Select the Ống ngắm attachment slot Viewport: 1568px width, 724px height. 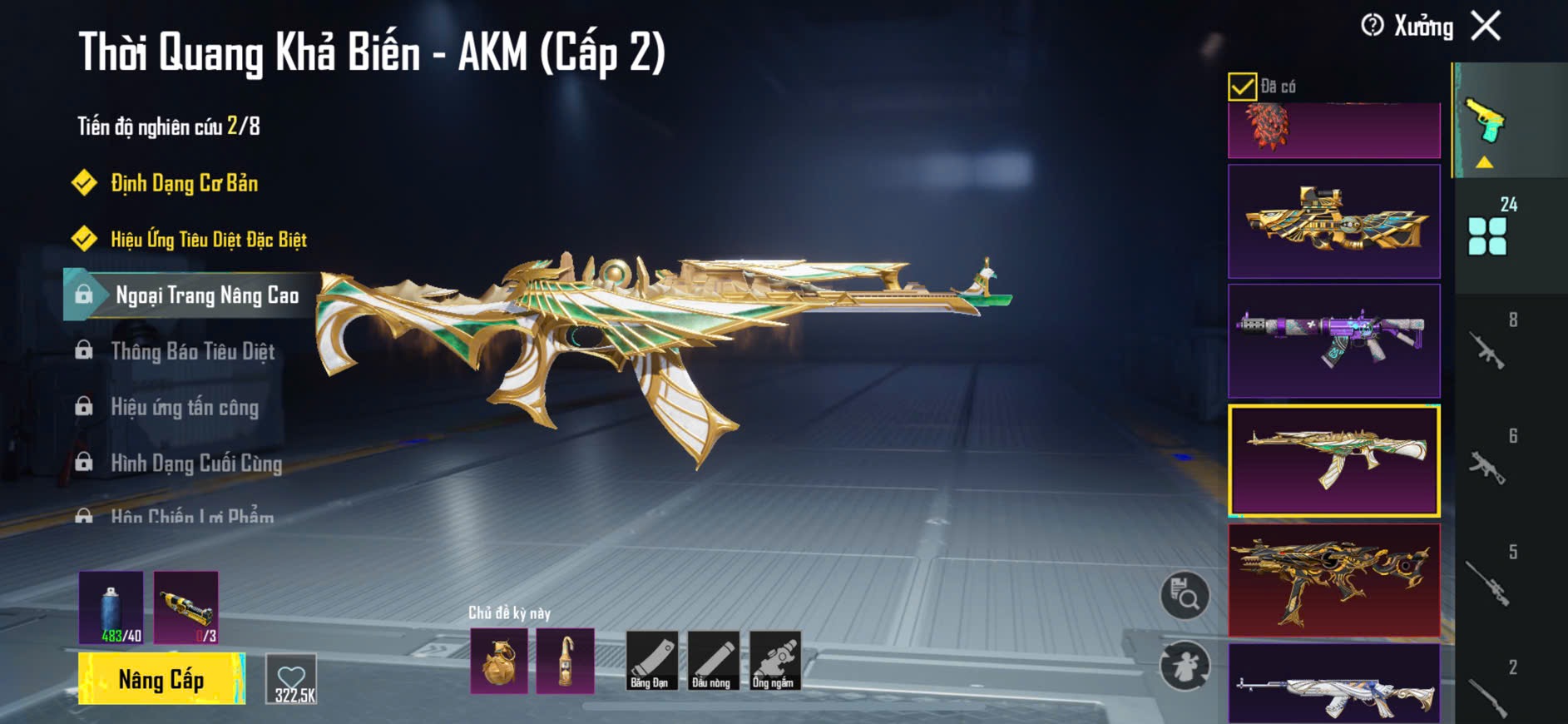tap(774, 661)
